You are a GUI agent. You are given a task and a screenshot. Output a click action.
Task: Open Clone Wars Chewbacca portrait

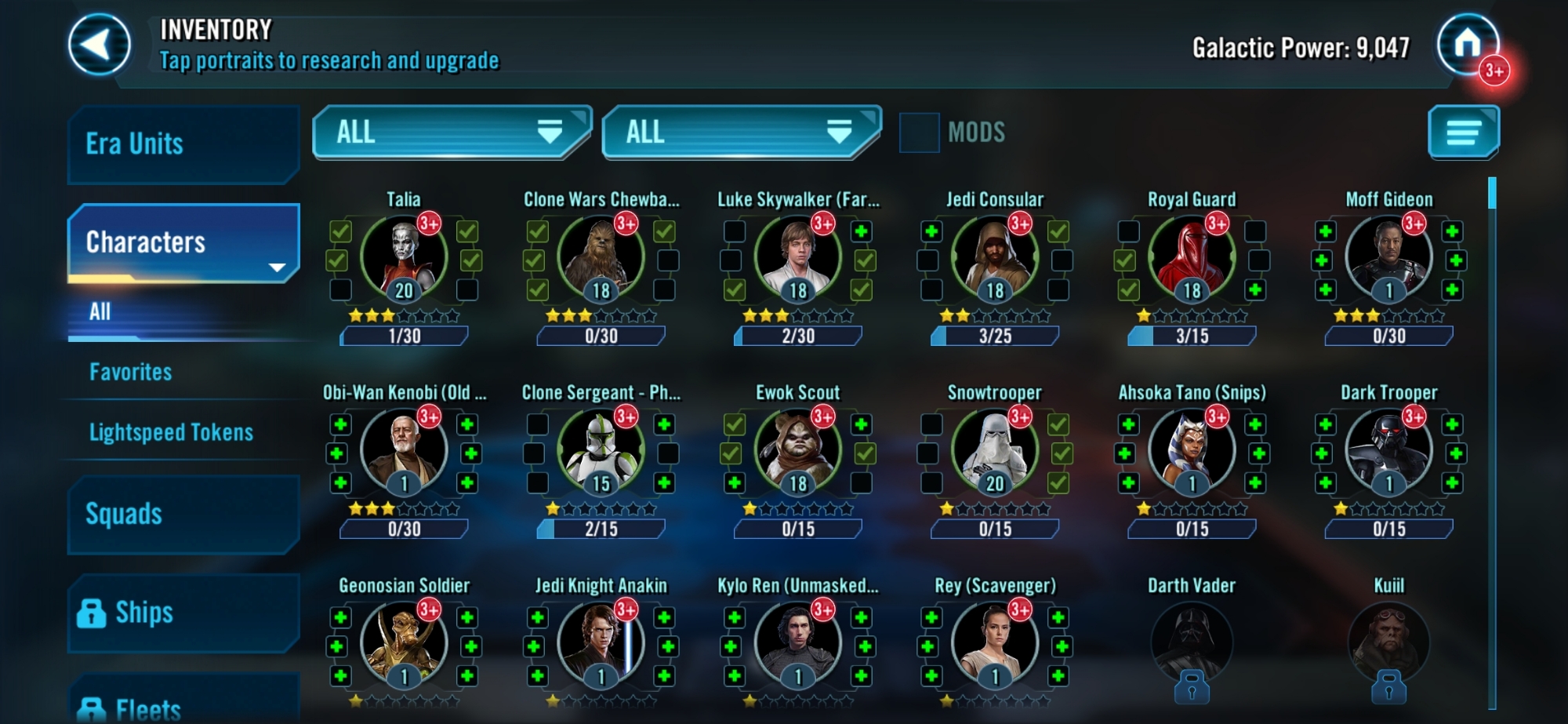(x=601, y=257)
